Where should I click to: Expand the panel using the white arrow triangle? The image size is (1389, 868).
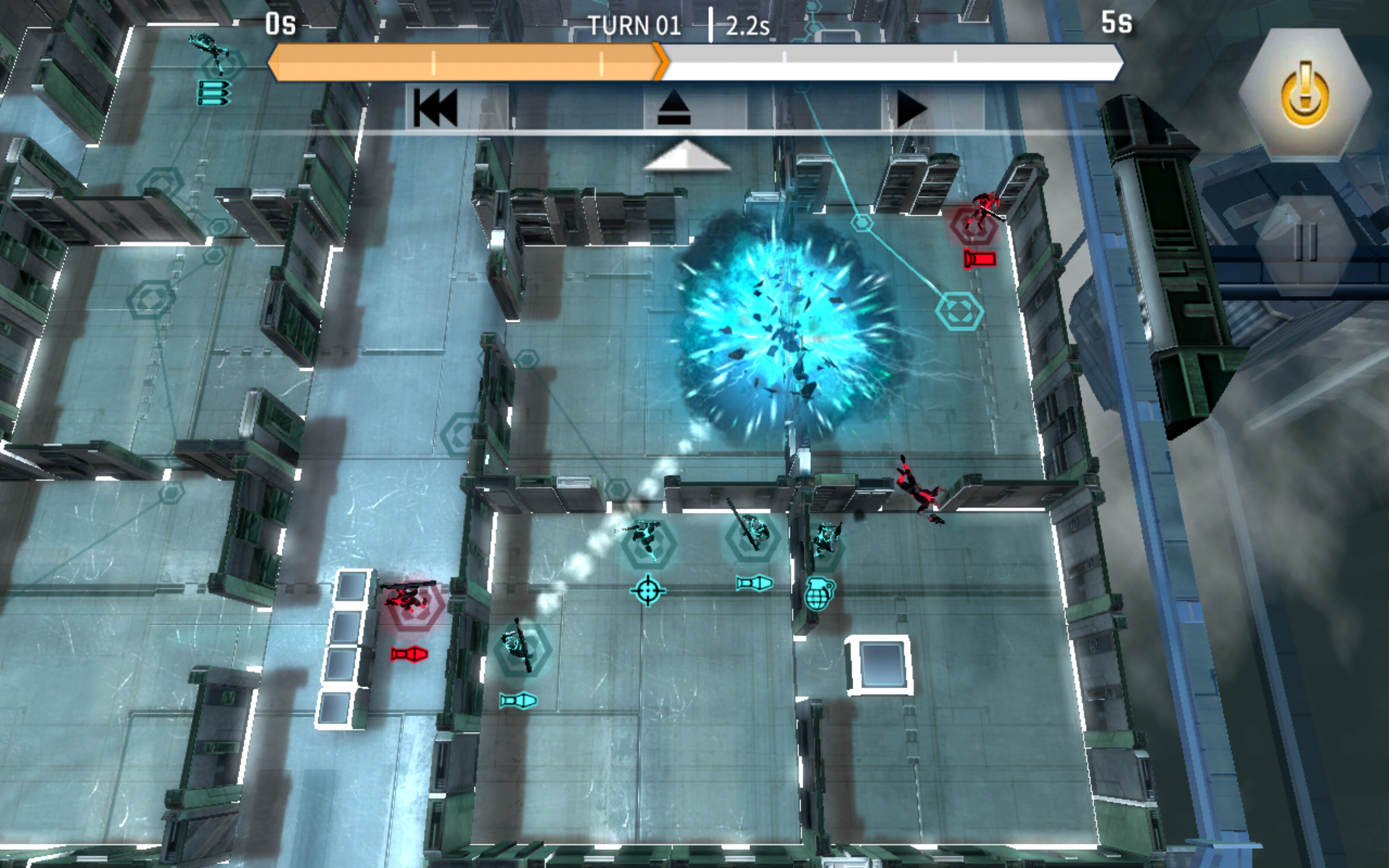(x=687, y=156)
